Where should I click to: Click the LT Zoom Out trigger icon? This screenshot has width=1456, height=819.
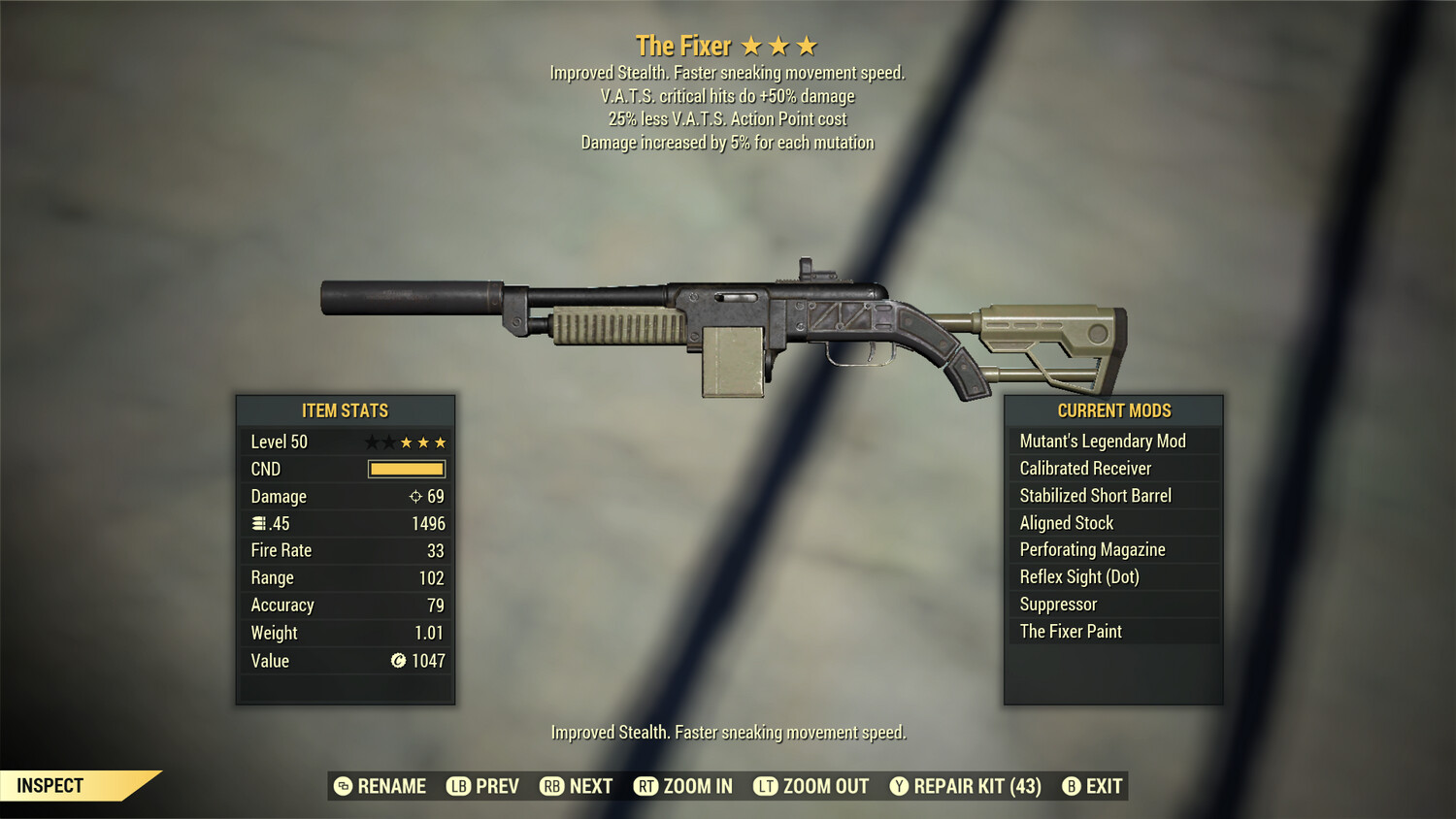764,786
